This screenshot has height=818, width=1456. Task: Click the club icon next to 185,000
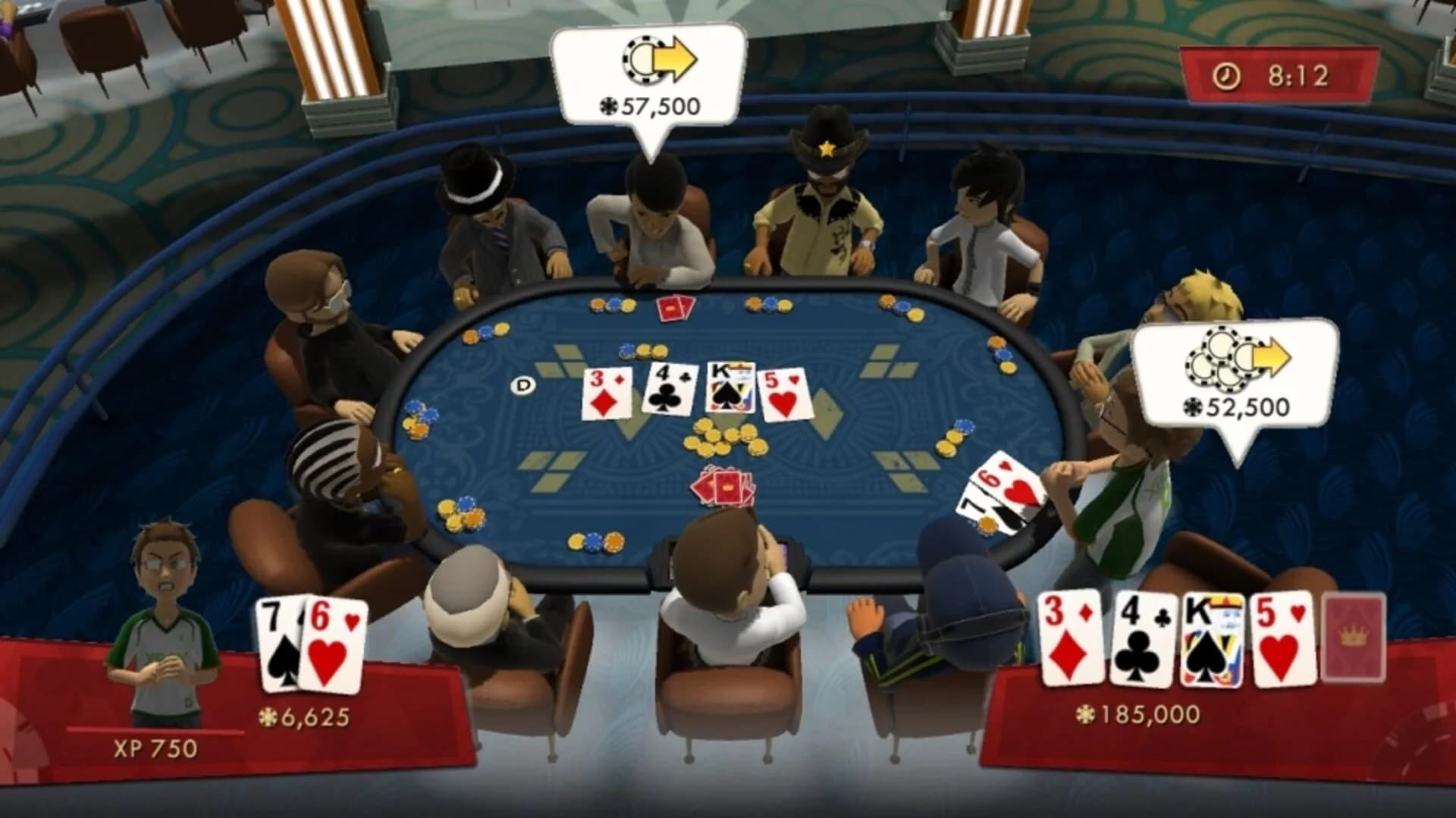[x=1086, y=713]
